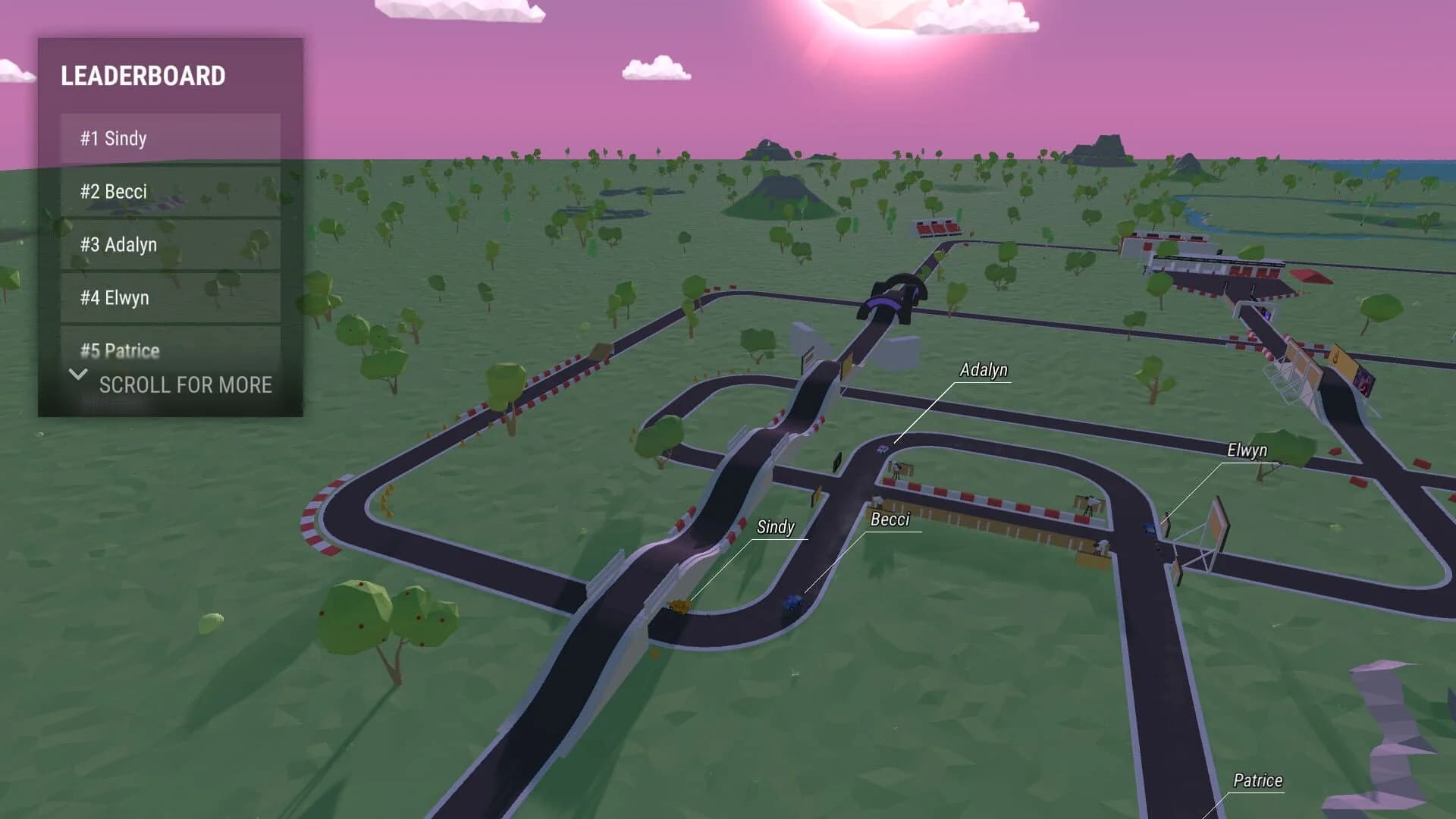The height and width of the screenshot is (819, 1456).
Task: Click the Sindy name tag above the bridge
Action: pyautogui.click(x=775, y=527)
